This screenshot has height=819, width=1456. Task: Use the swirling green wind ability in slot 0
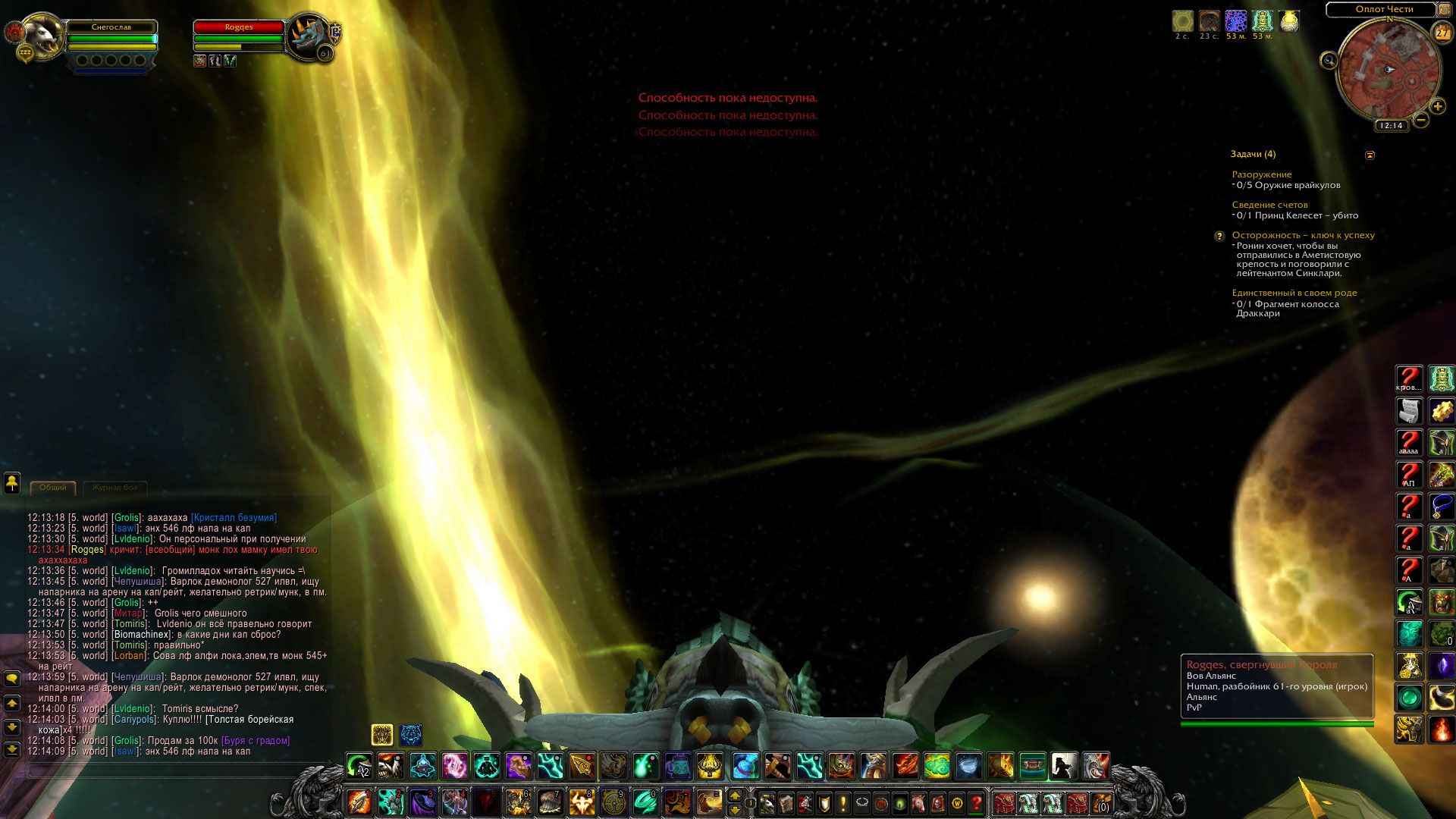click(645, 802)
